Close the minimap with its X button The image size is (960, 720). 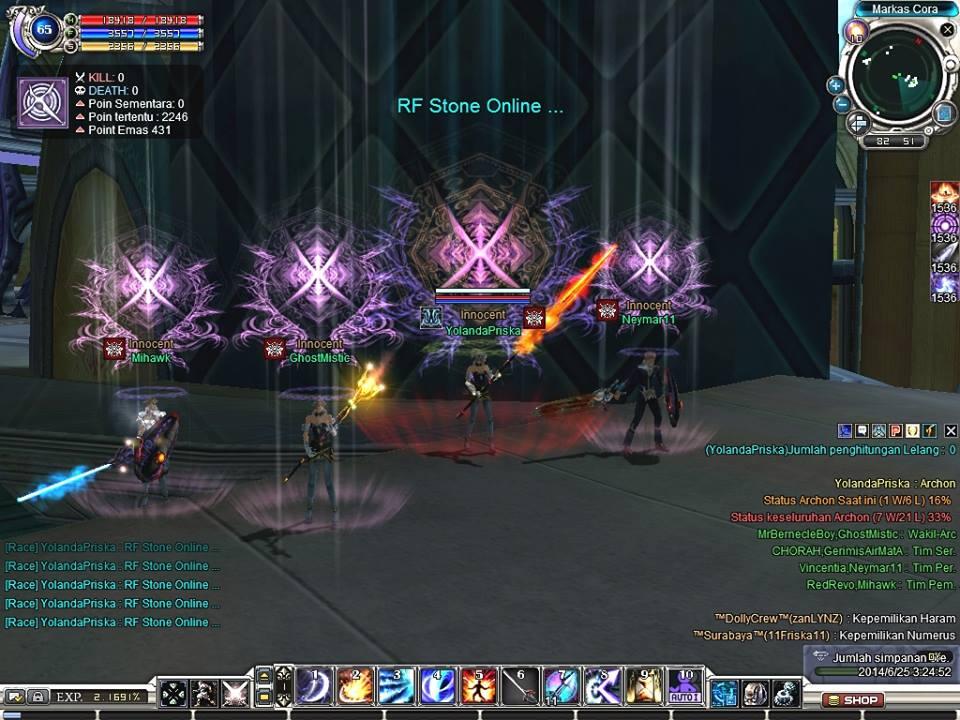click(947, 30)
